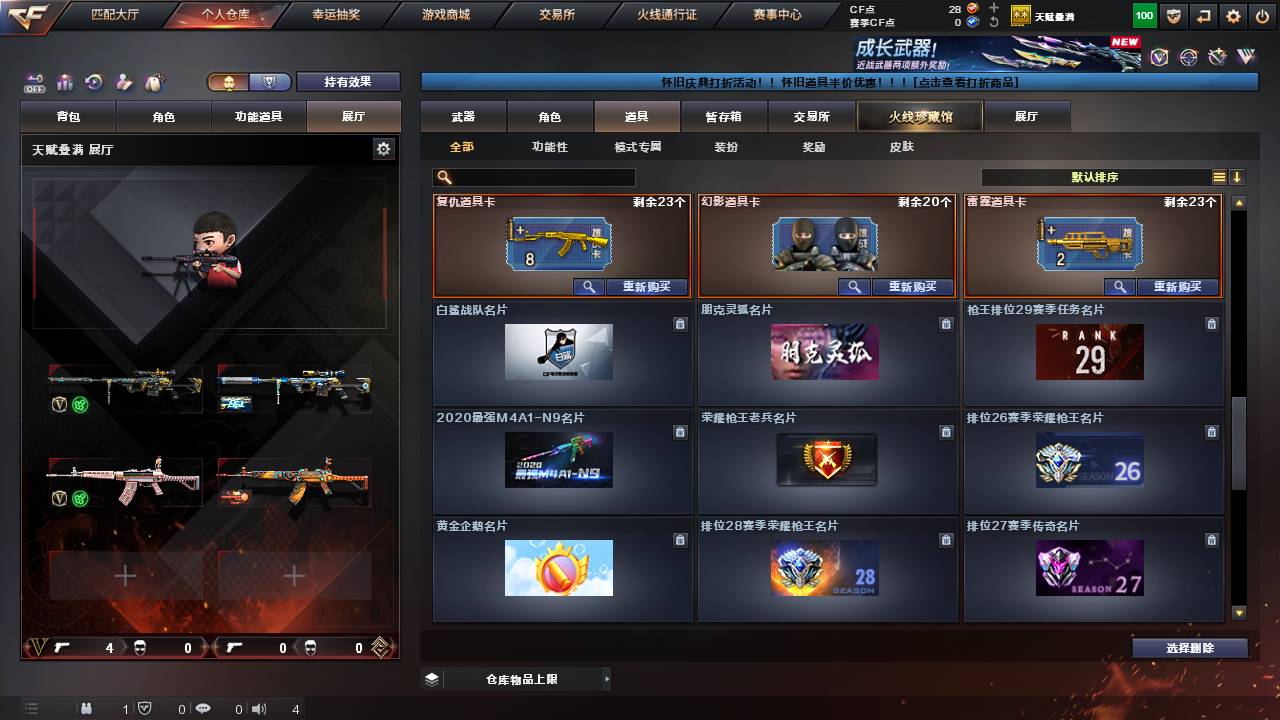Toggle the OFF switch above the inventory panel

click(33, 82)
